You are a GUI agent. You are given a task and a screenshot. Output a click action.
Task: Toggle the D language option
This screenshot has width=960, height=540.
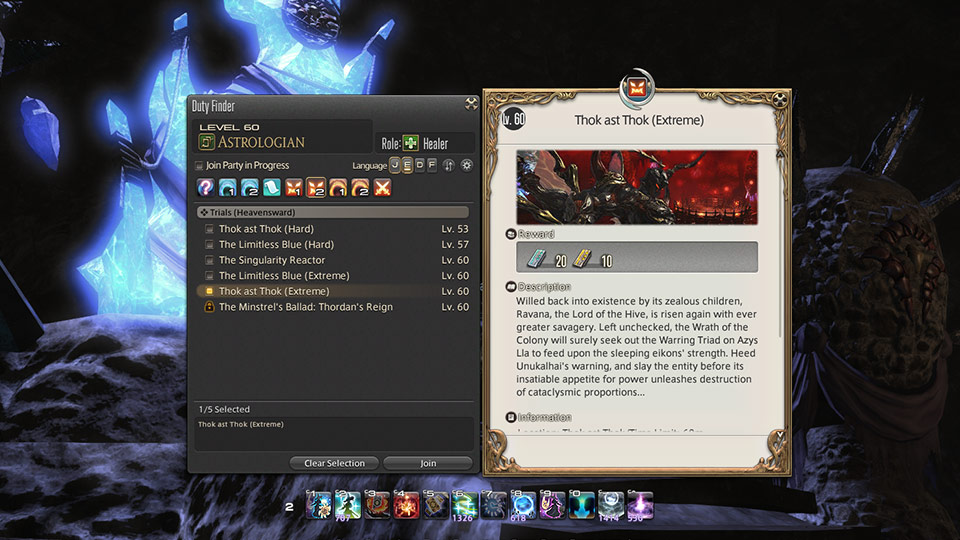coord(419,166)
